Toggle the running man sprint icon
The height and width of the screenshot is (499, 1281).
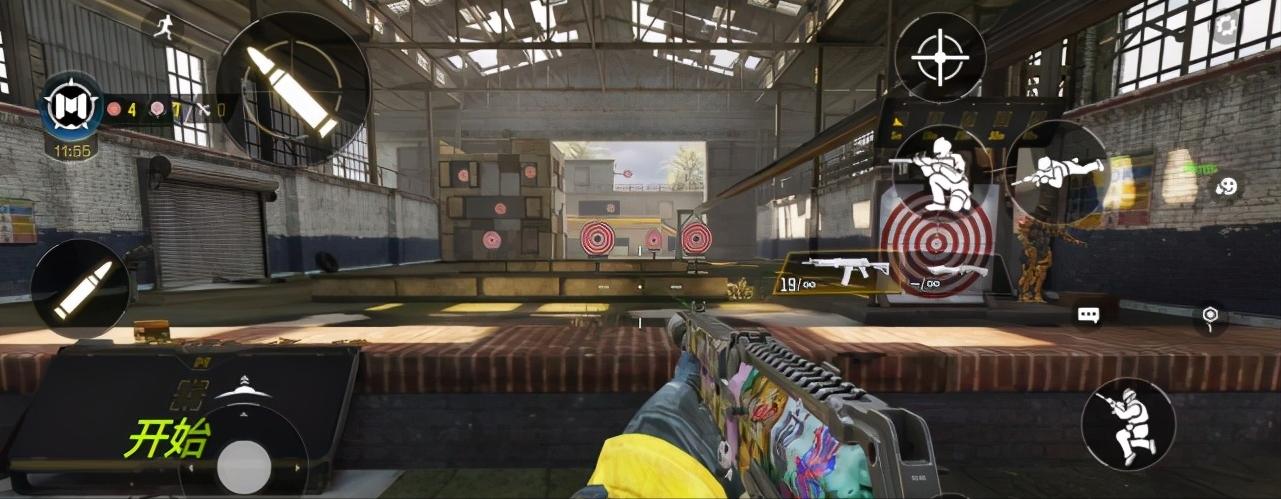tap(163, 26)
